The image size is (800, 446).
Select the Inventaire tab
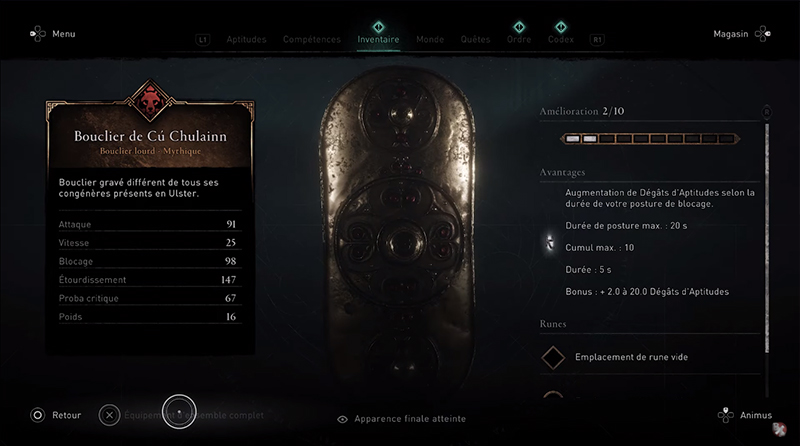tap(378, 40)
